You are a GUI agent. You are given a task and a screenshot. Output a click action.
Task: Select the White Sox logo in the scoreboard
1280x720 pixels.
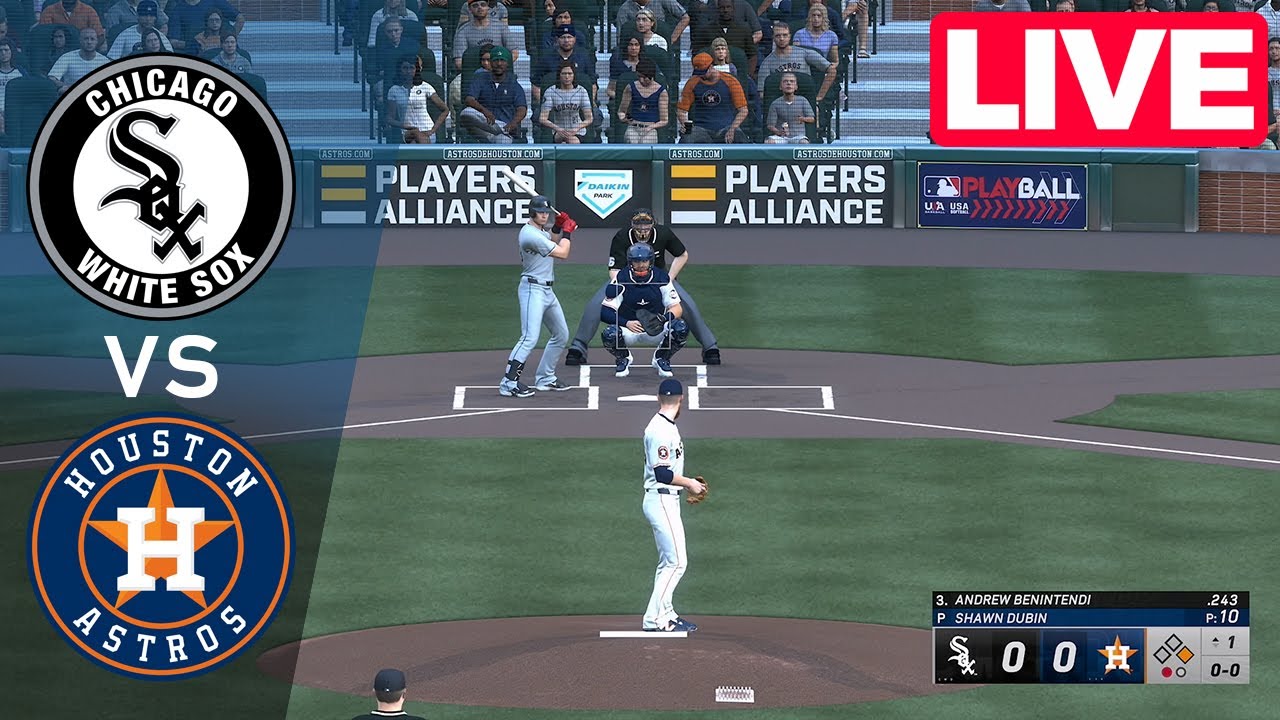pyautogui.click(x=962, y=655)
